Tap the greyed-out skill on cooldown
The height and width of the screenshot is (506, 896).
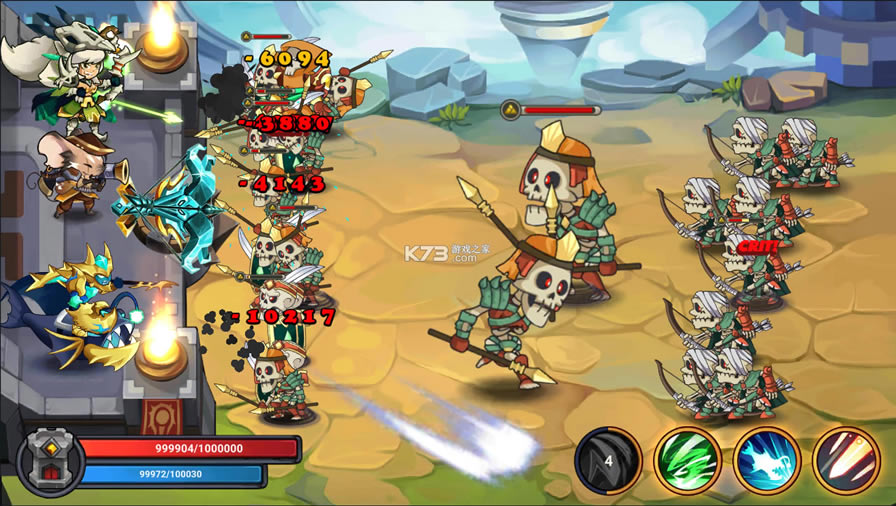tap(608, 459)
